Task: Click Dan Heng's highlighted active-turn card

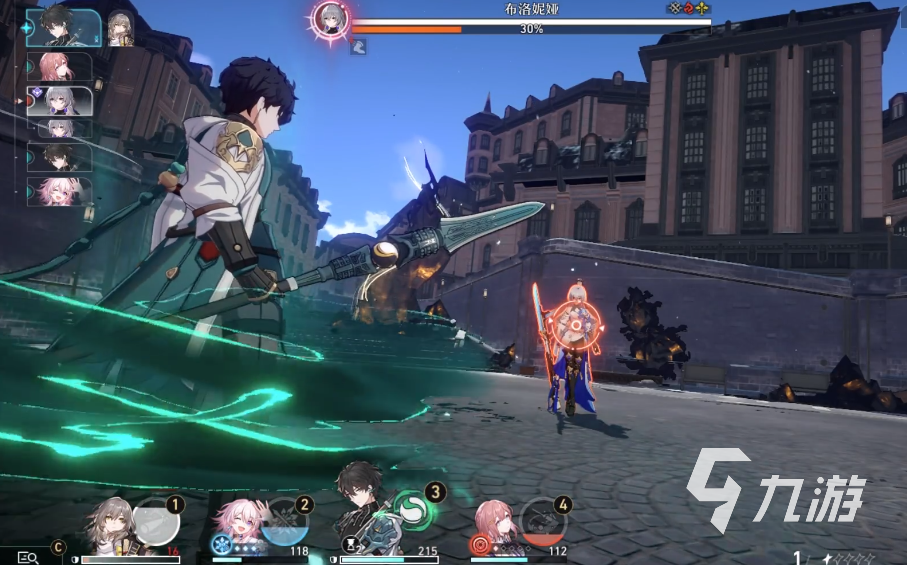Action: tap(61, 27)
